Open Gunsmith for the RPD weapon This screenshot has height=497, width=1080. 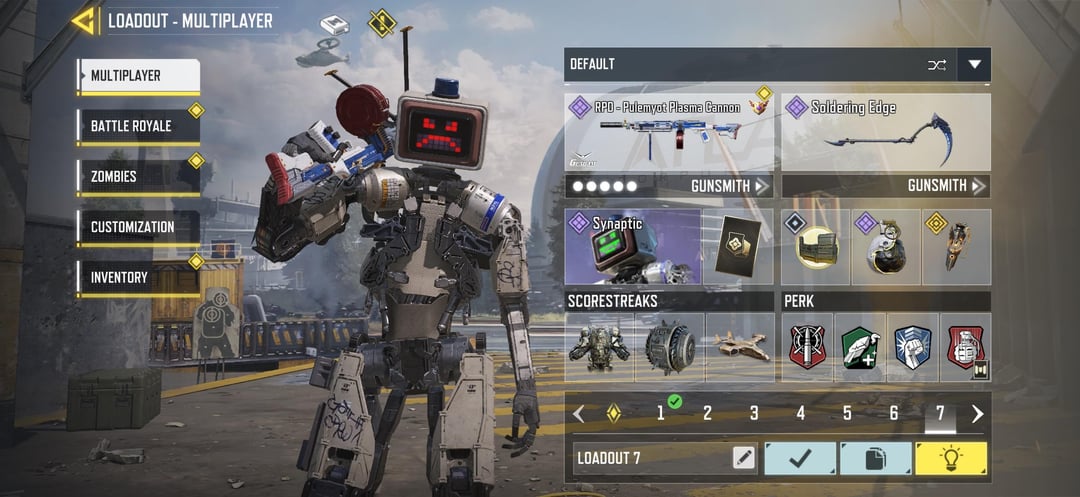point(729,186)
